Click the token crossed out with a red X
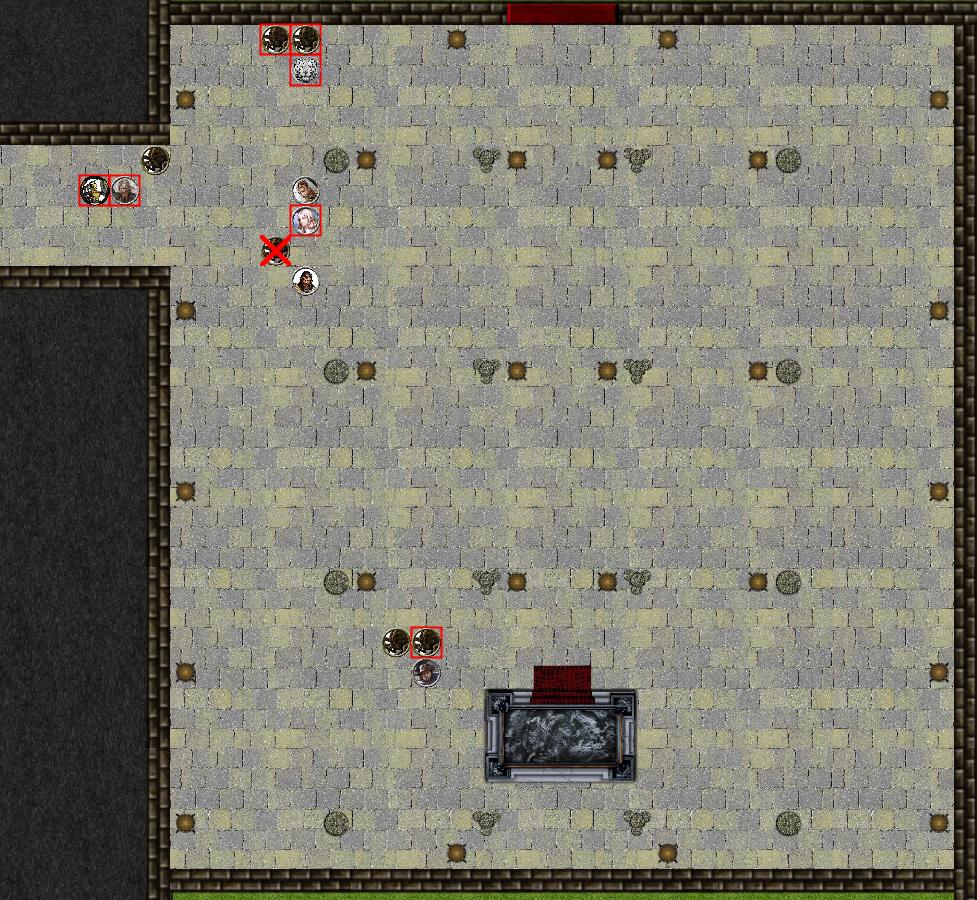 [275, 250]
